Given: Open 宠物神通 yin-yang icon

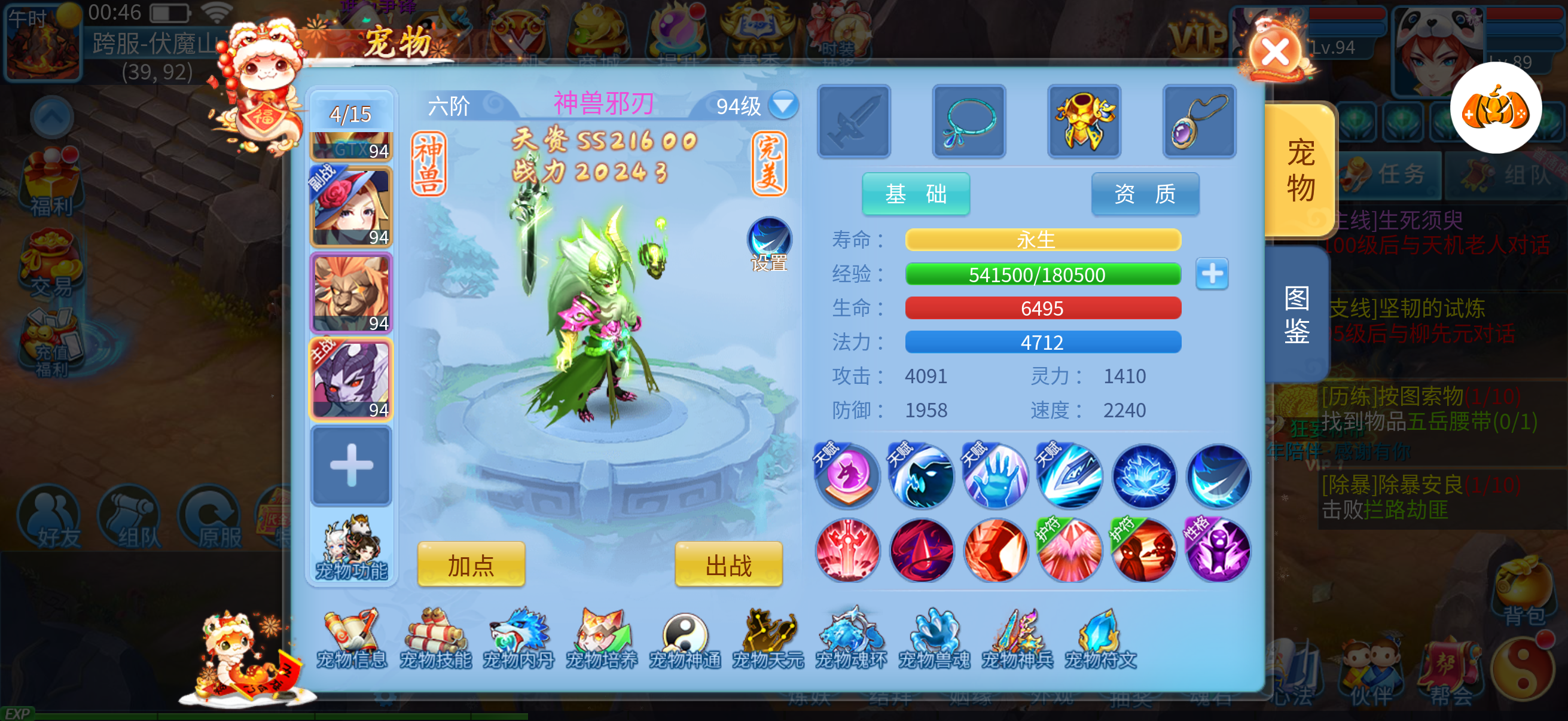Looking at the screenshot, I should coord(685,639).
